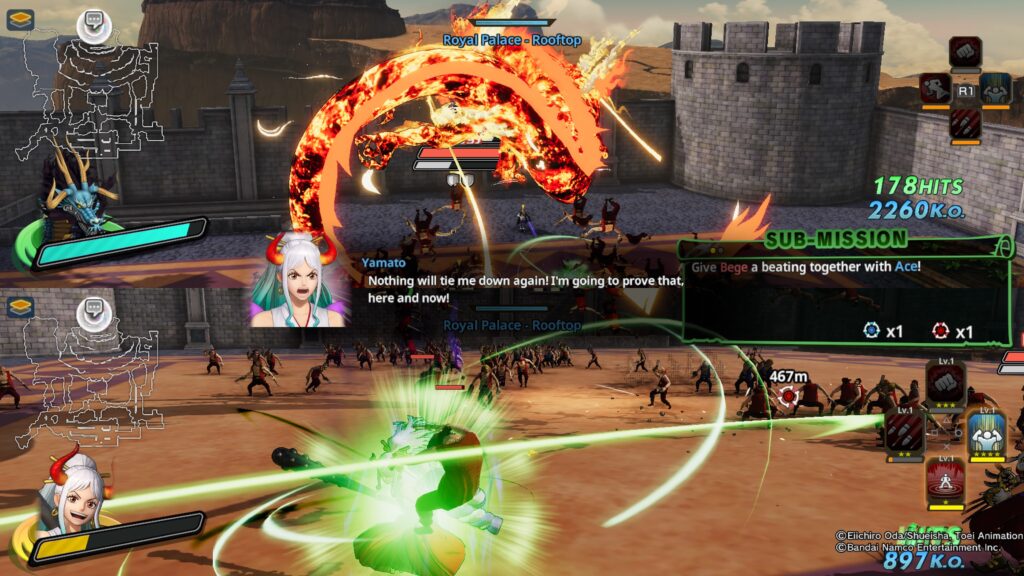Viewport: 1024px width, 576px height.
Task: Click the Kaido dragon character portrait
Action: 75,200
